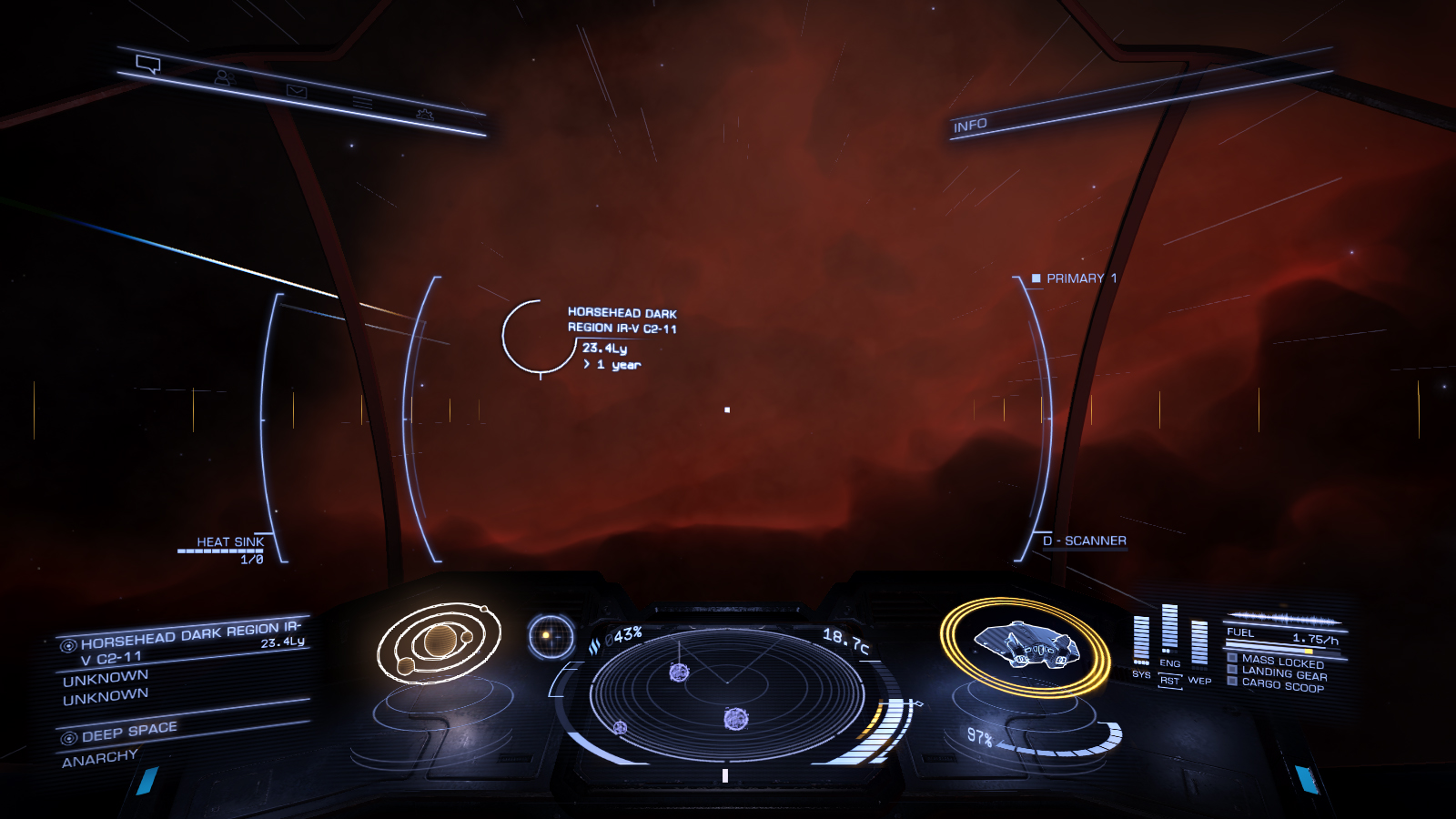This screenshot has height=819, width=1456.
Task: Open the comms settings gear tab
Action: pyautogui.click(x=424, y=115)
